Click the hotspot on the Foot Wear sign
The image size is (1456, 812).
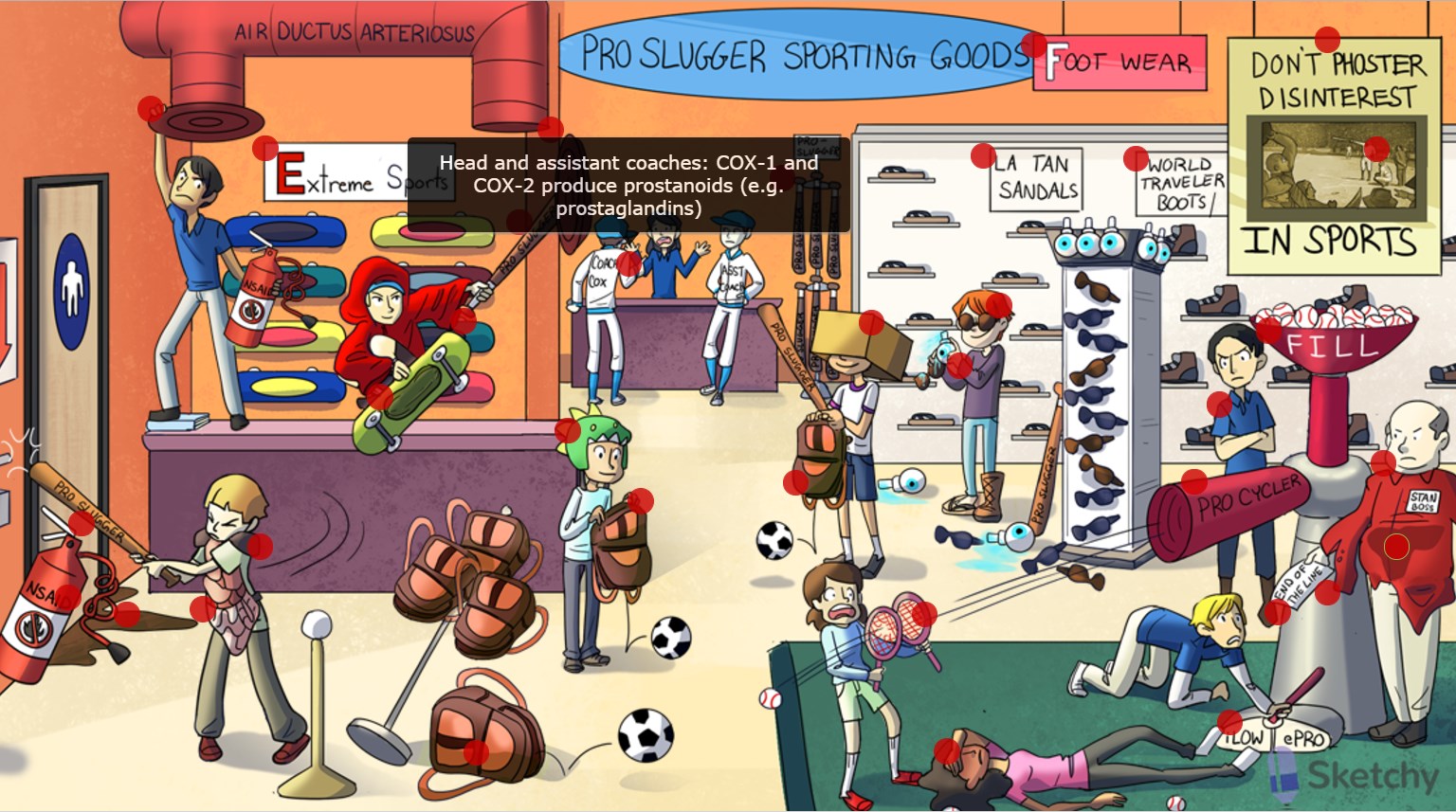1033,45
